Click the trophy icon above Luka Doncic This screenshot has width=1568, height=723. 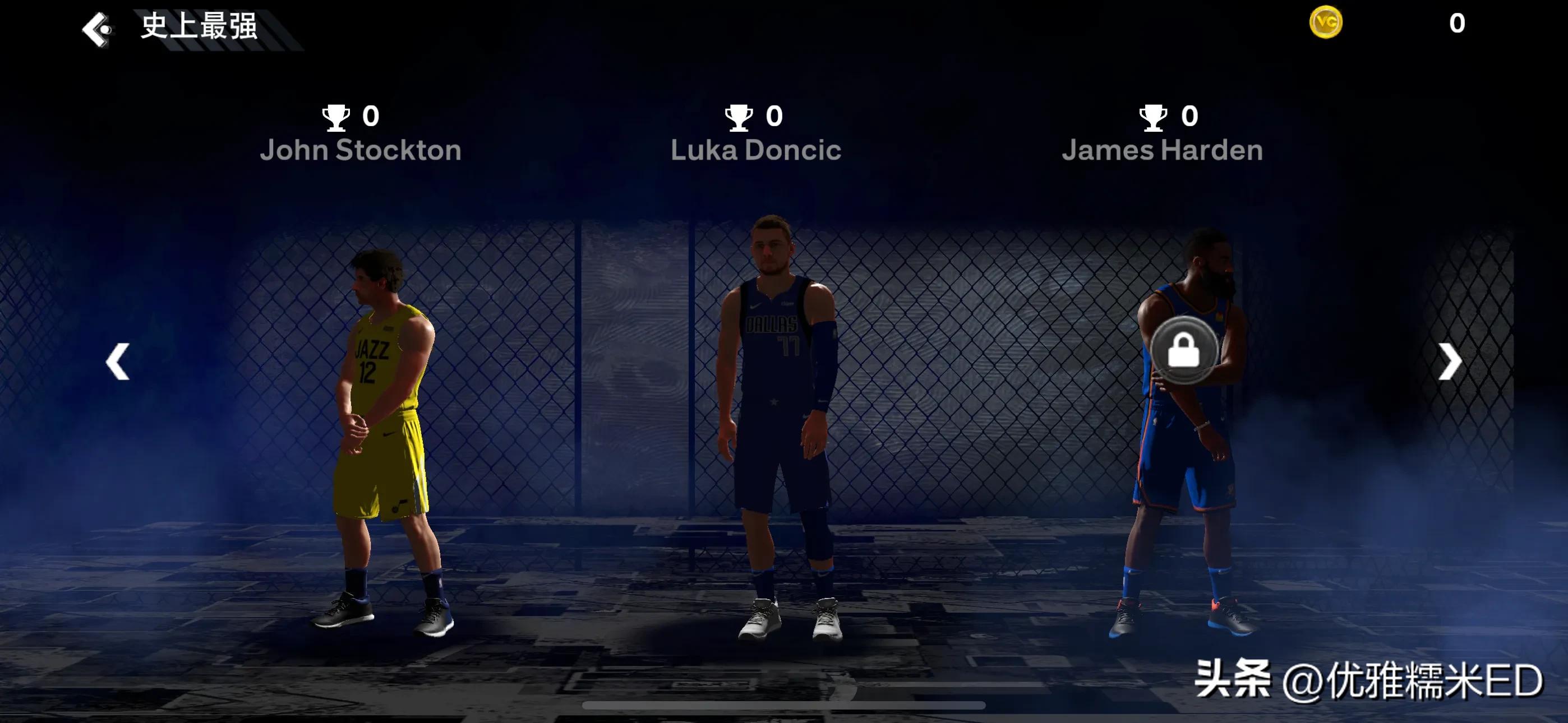740,117
